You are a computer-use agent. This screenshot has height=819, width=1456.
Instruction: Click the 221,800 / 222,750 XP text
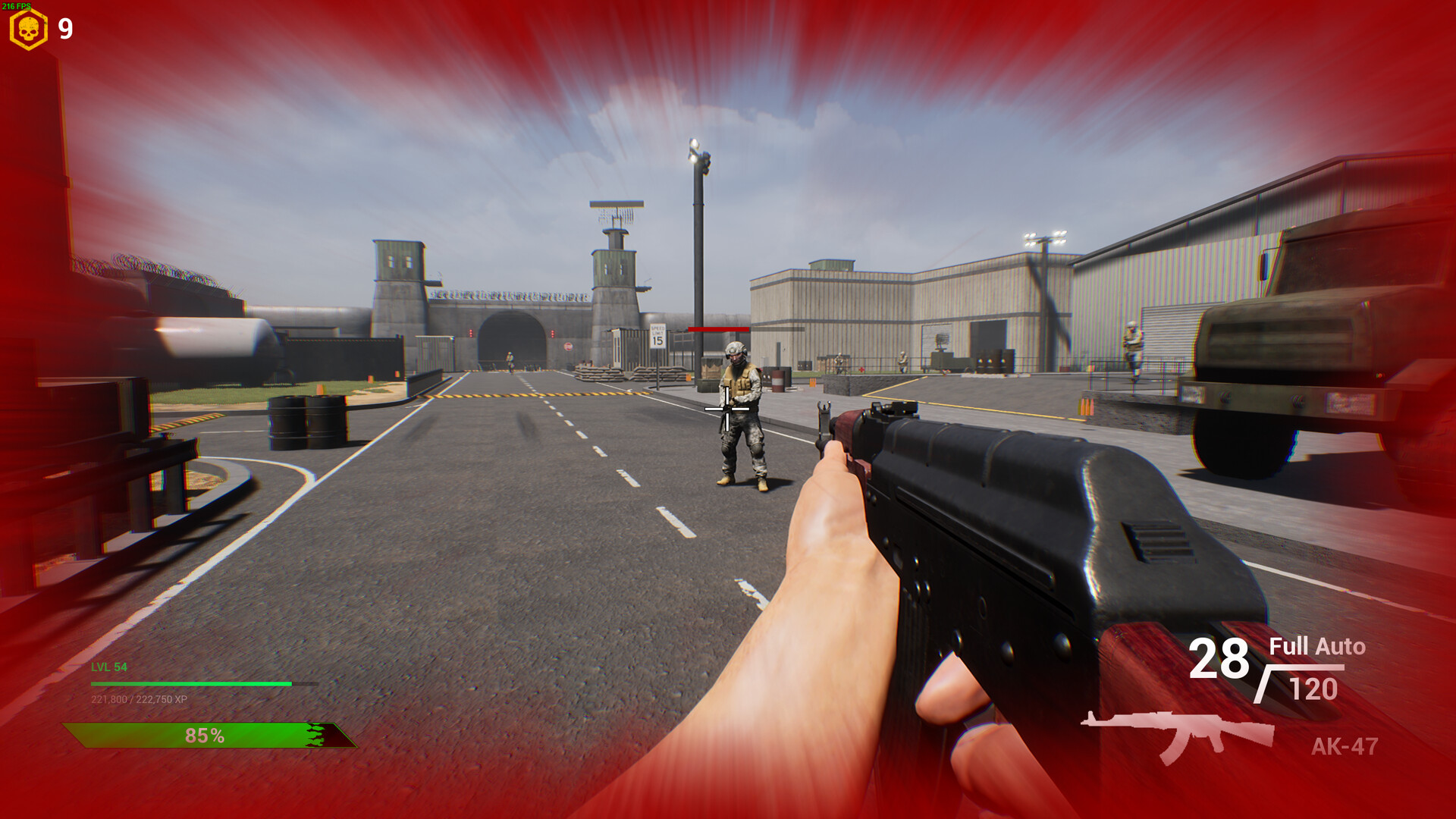(140, 700)
